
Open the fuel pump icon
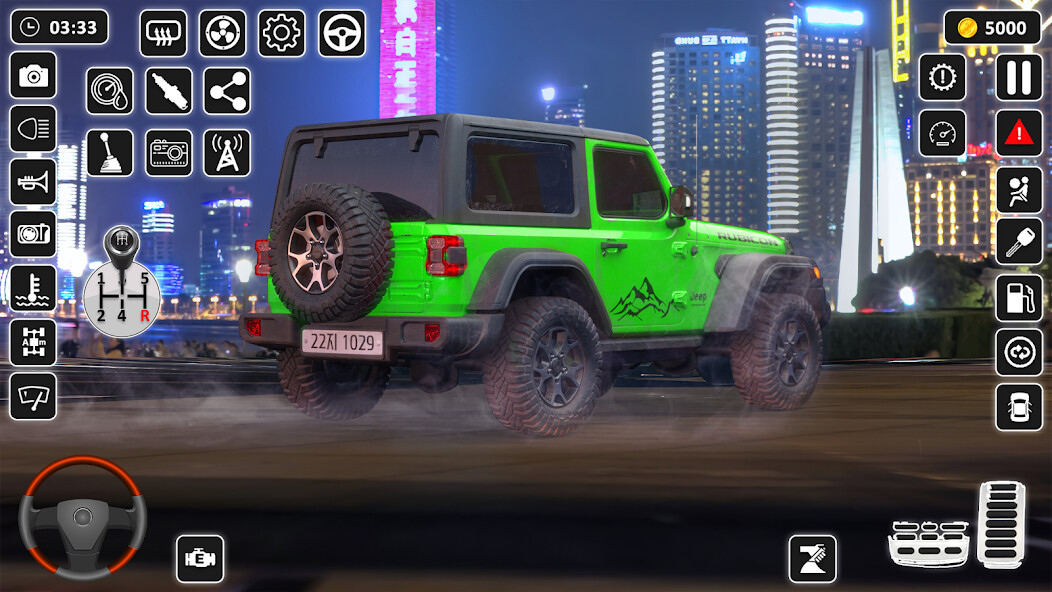tap(1018, 298)
